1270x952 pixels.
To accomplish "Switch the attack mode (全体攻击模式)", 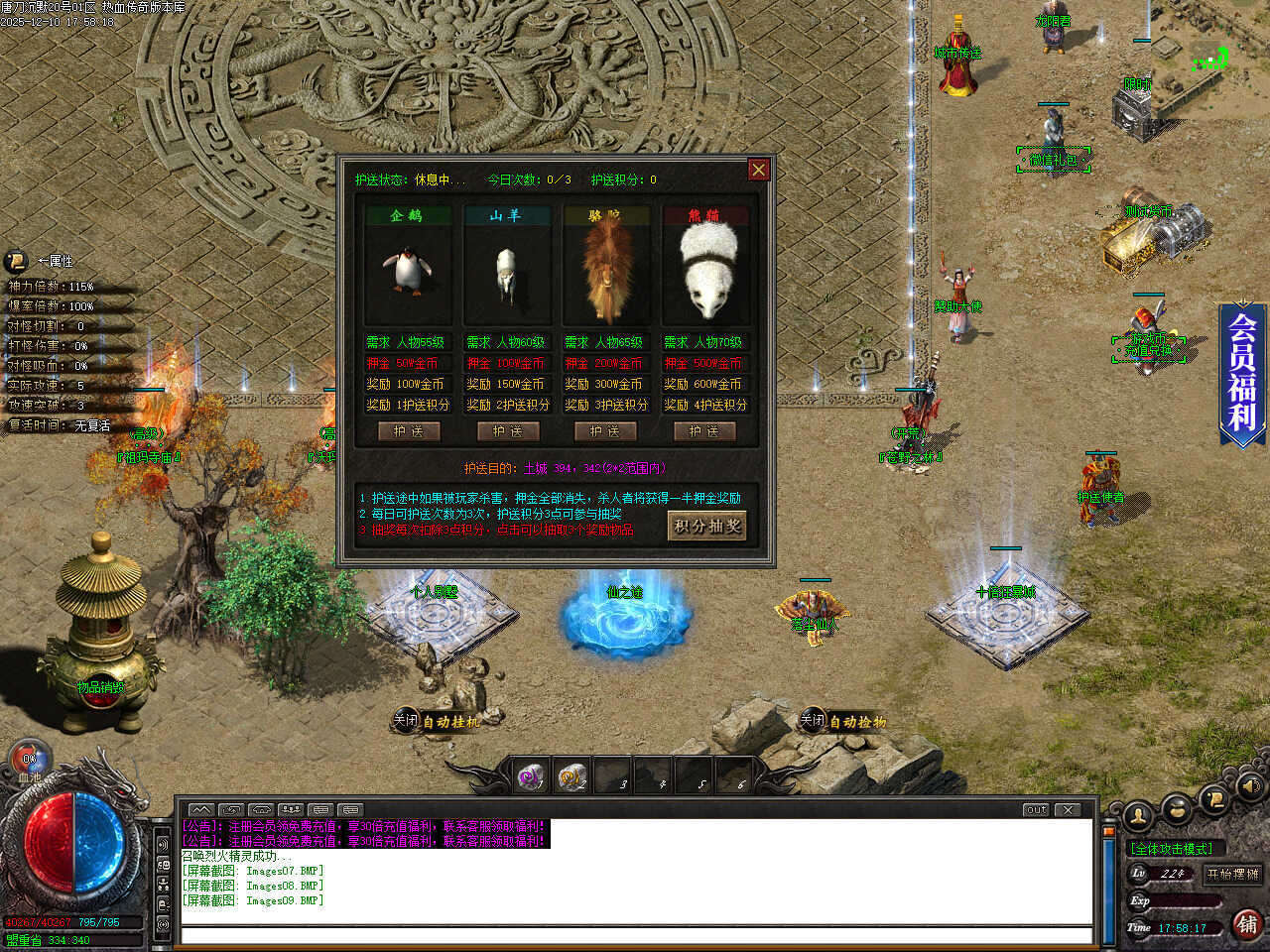I will [1172, 849].
